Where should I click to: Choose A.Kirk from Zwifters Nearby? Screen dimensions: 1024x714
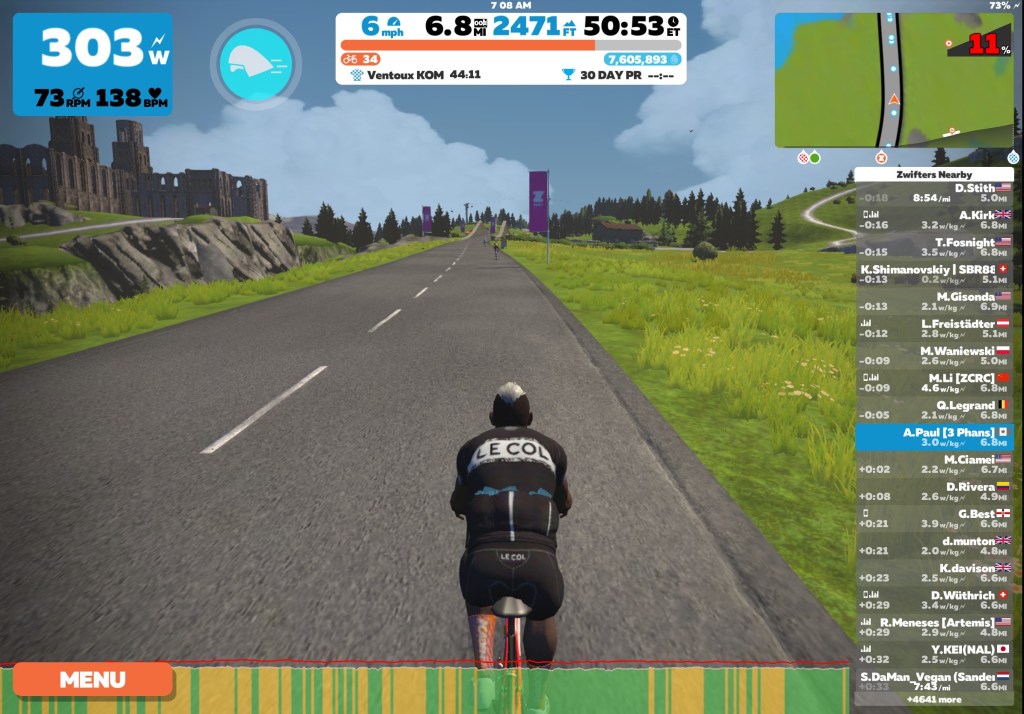934,220
